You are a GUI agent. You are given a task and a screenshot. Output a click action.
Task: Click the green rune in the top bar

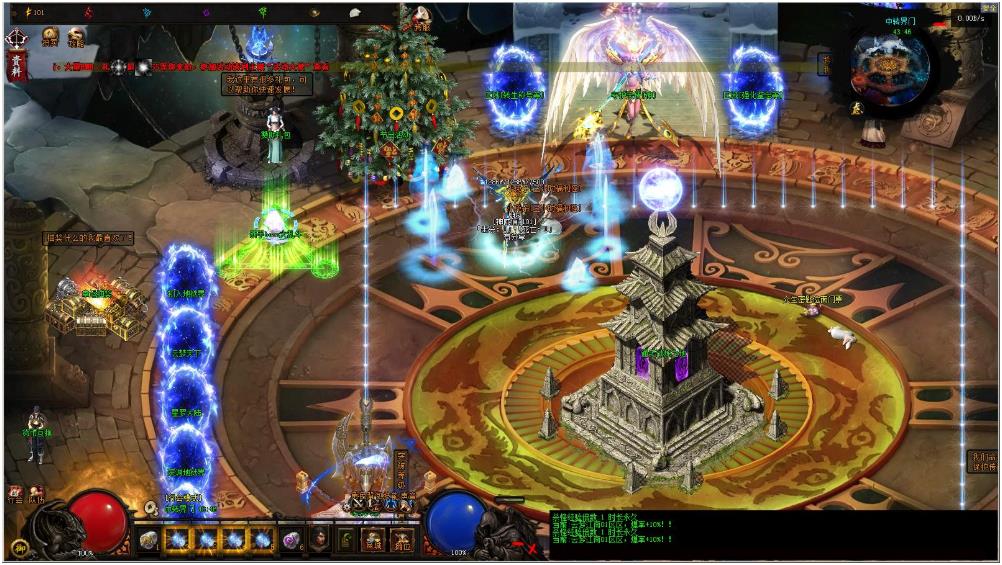point(263,13)
